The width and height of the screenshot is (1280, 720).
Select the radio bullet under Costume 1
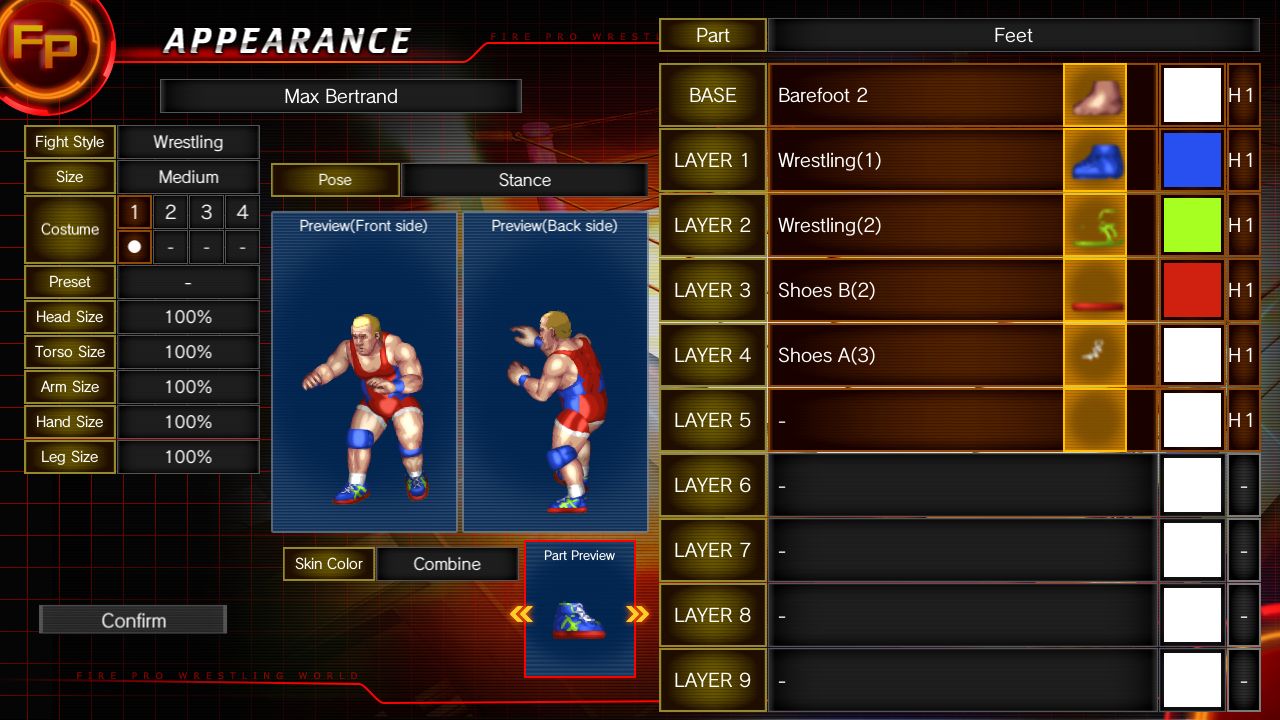(x=133, y=245)
